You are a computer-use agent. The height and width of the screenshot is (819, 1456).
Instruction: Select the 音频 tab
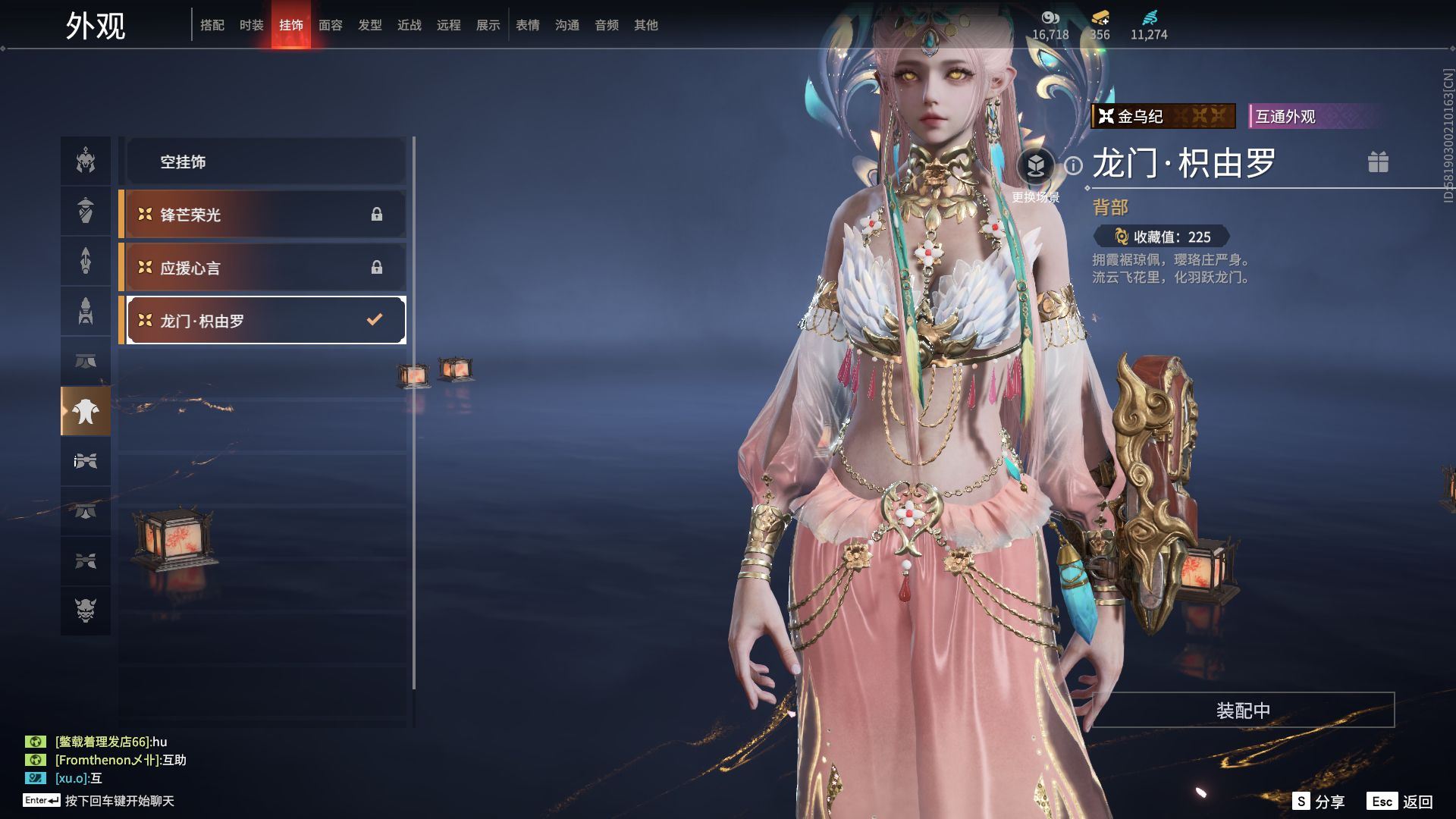(x=606, y=25)
